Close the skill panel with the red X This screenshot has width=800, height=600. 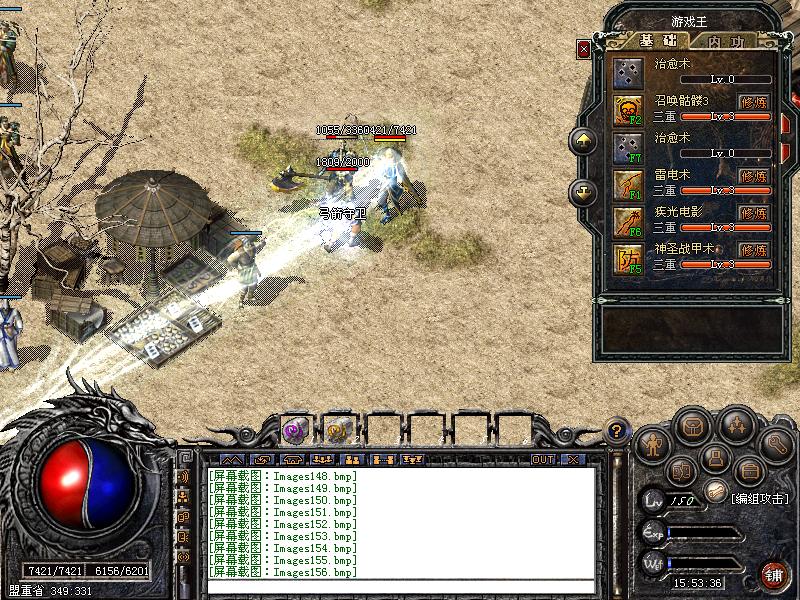(x=584, y=49)
